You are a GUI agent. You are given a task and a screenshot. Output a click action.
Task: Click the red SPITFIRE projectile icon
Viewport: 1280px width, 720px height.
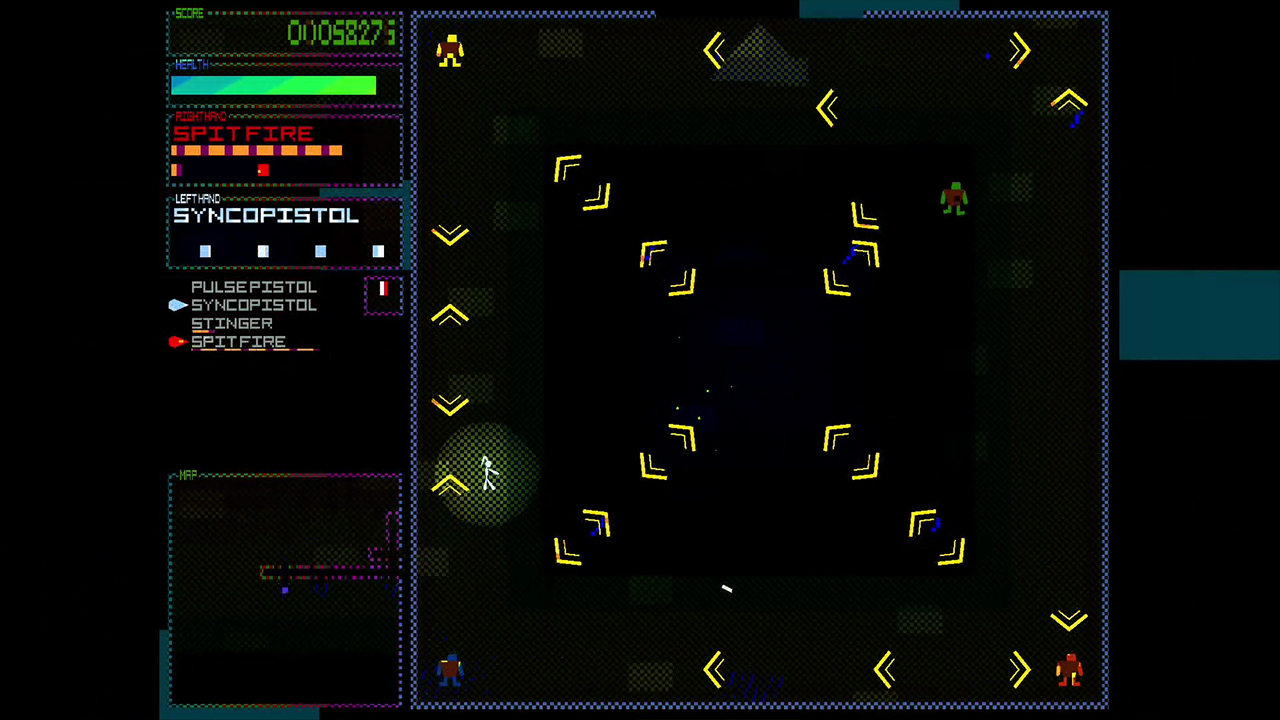click(176, 341)
